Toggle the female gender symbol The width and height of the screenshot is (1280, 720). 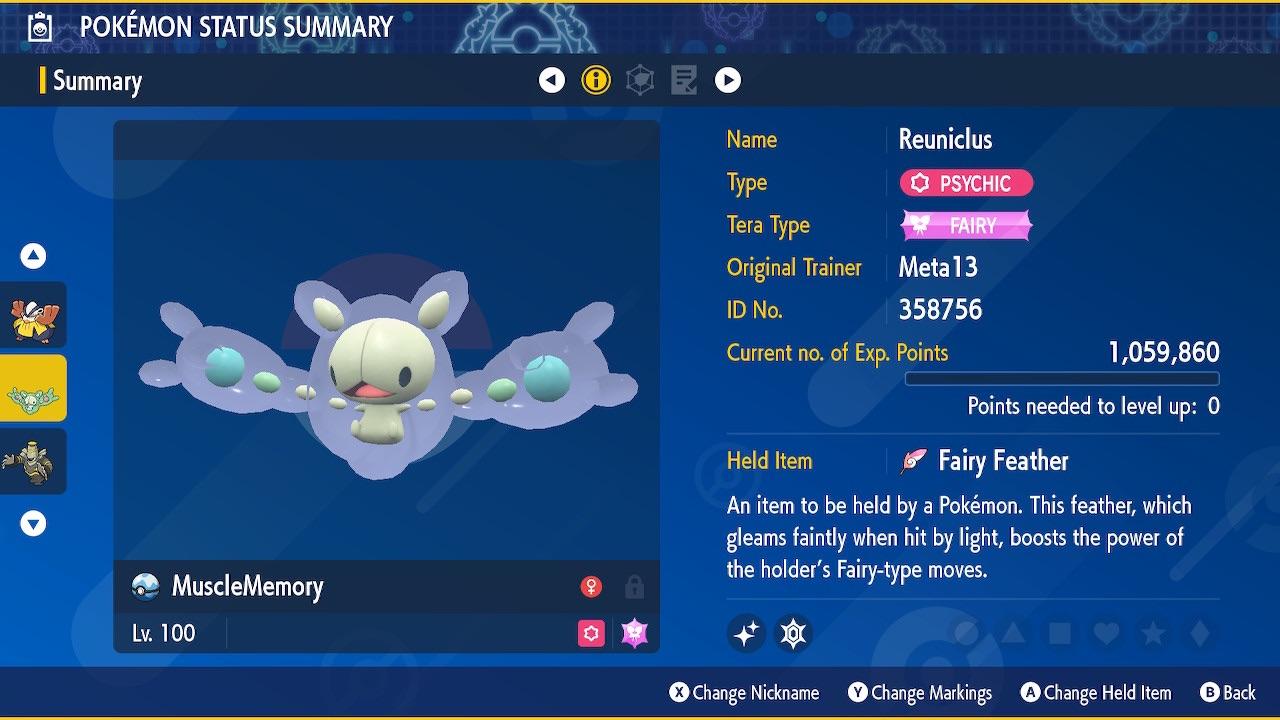592,588
